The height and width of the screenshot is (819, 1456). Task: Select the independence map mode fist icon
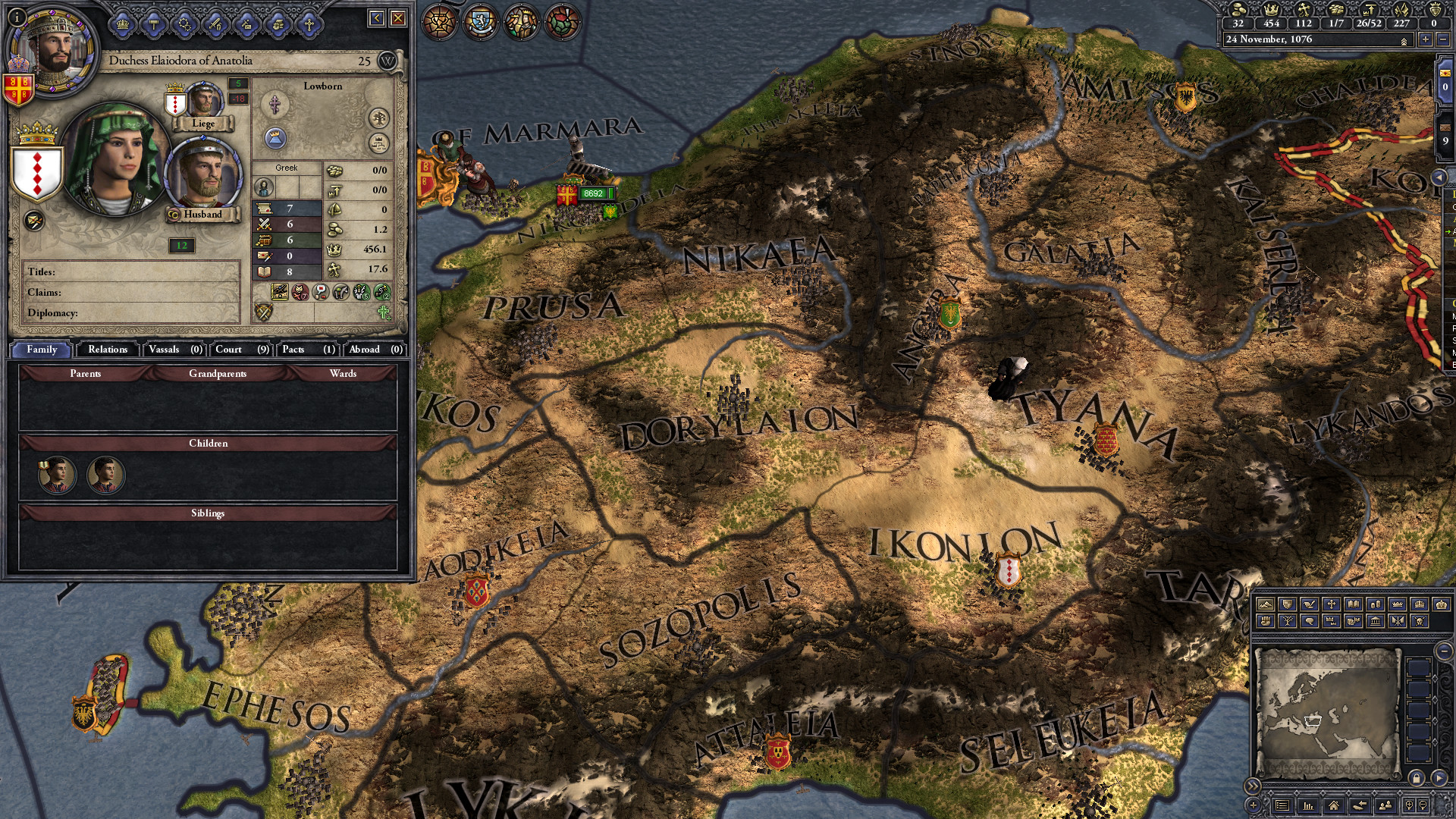click(1266, 622)
